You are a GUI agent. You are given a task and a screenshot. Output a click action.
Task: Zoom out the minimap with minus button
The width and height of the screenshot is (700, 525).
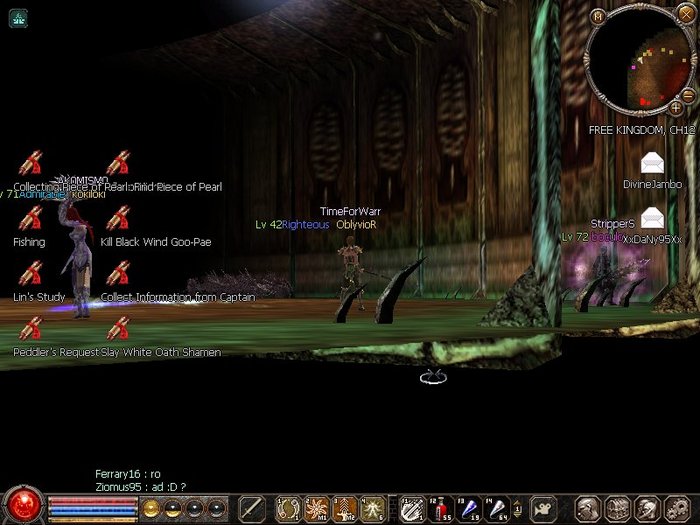(x=688, y=94)
